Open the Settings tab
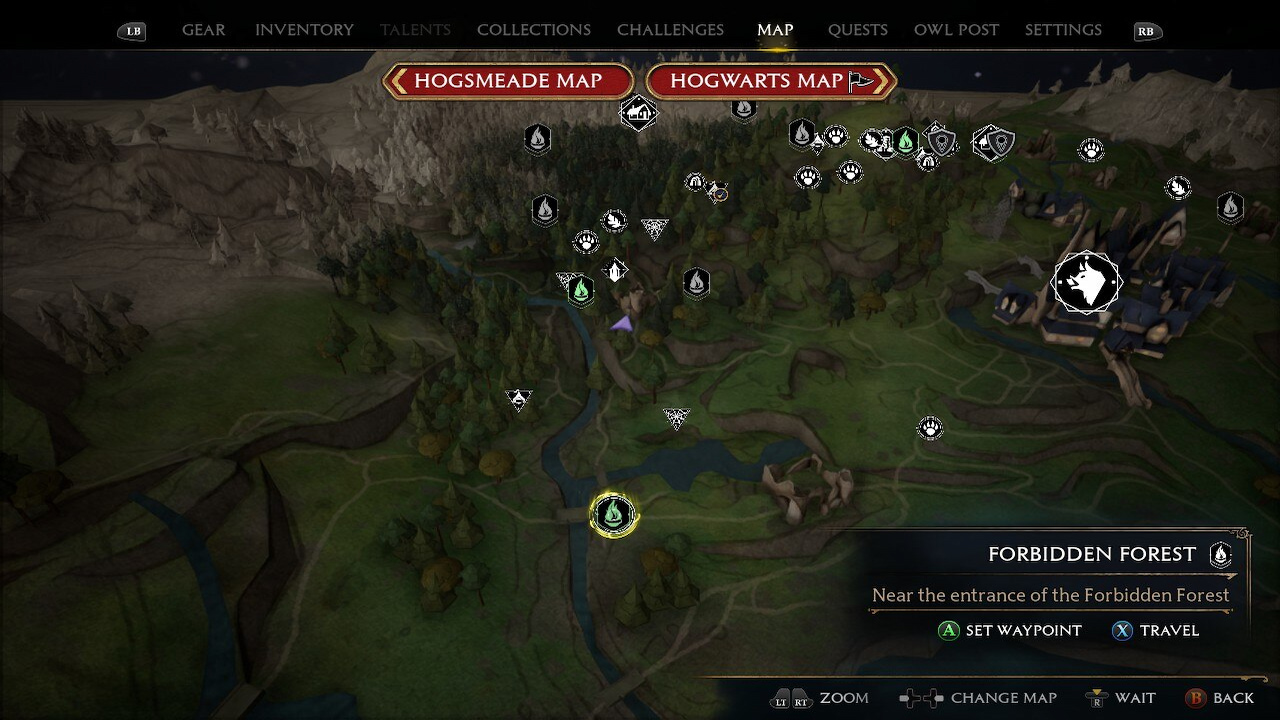 [1063, 30]
